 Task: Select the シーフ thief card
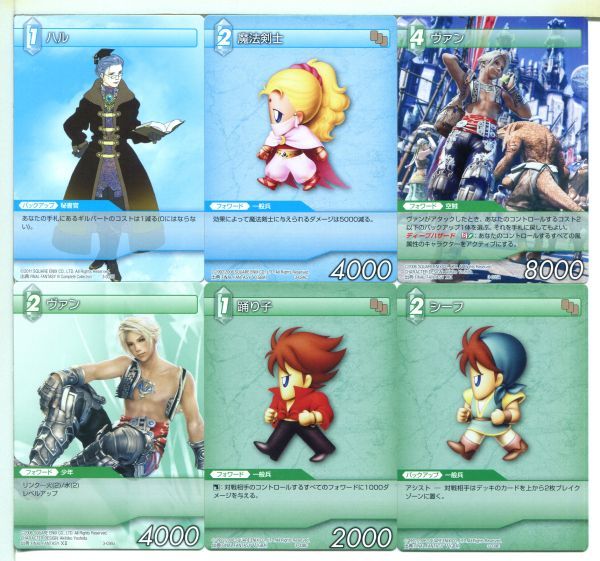tap(491, 416)
